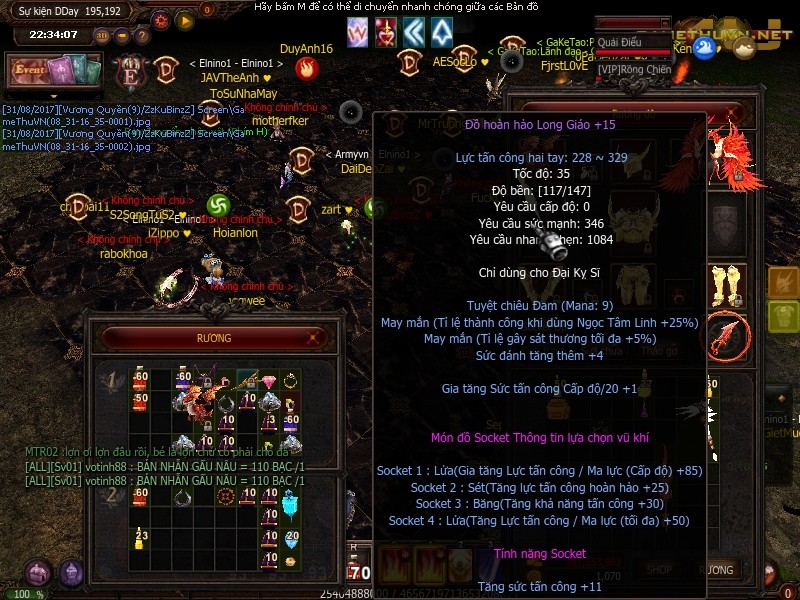Select the pink gem in the chest
Image resolution: width=800 pixels, height=600 pixels.
269,382
